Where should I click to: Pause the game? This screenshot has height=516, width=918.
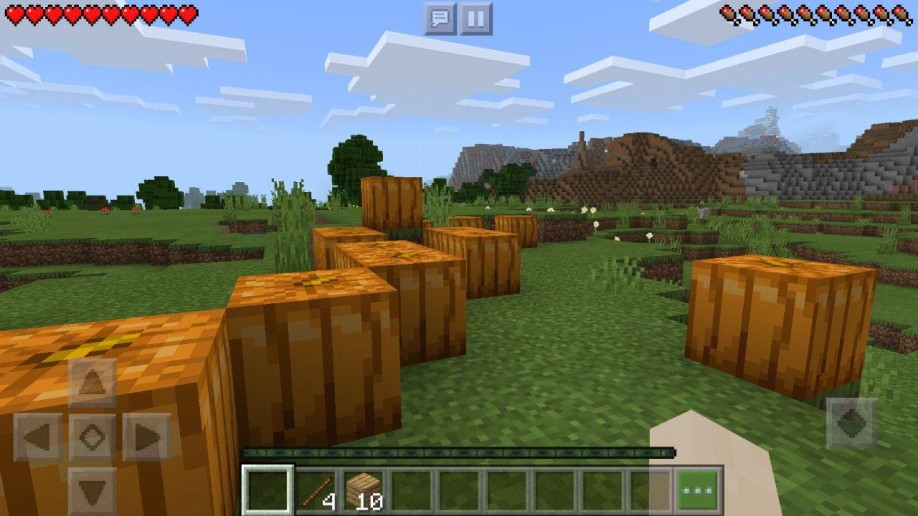click(476, 18)
